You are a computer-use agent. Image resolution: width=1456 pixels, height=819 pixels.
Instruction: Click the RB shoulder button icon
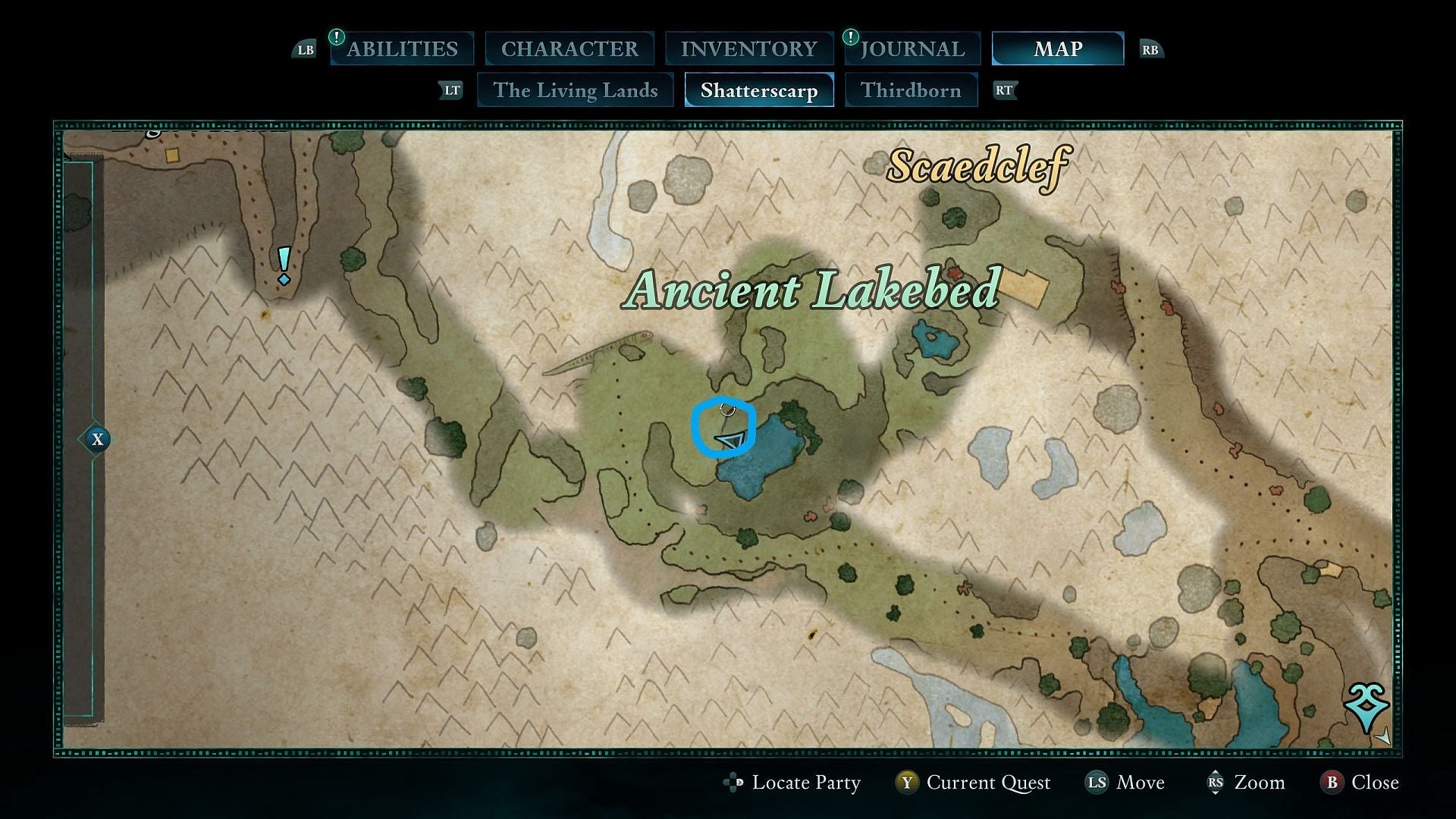1151,49
